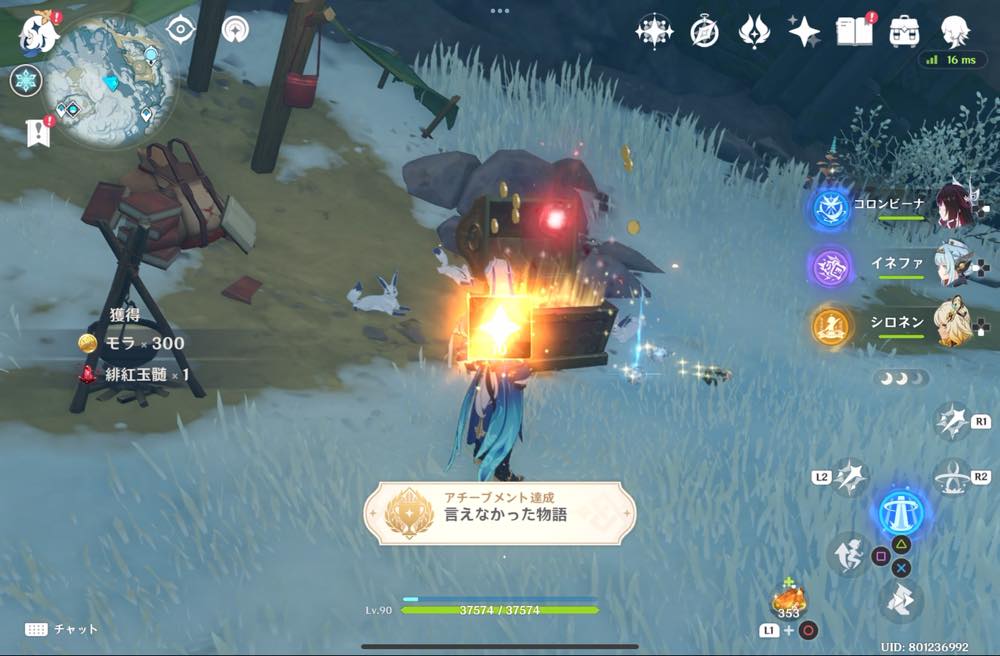Use the roasted food quick item
1000x656 pixels.
[x=789, y=601]
